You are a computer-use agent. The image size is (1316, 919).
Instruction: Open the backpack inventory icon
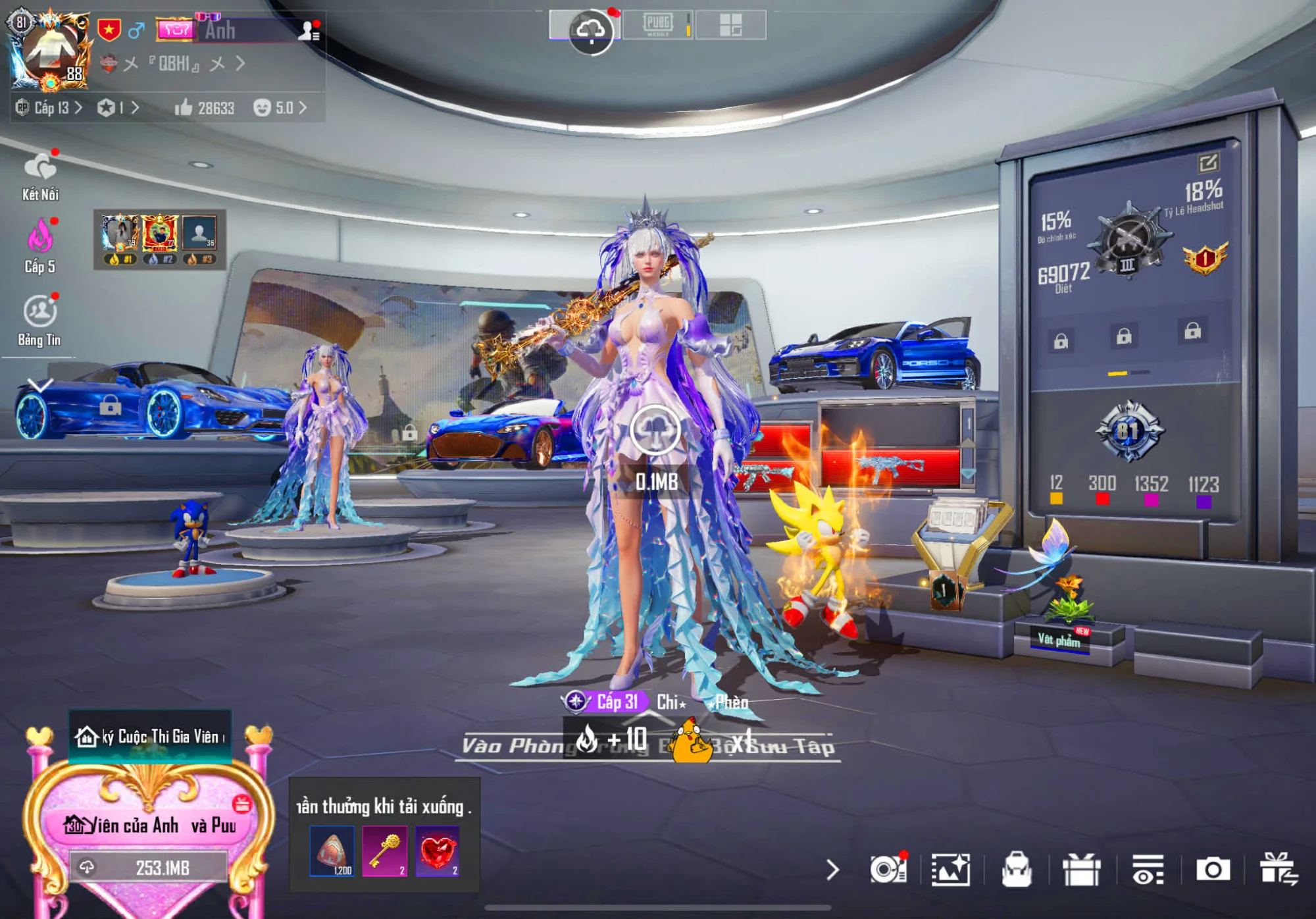[x=1016, y=869]
